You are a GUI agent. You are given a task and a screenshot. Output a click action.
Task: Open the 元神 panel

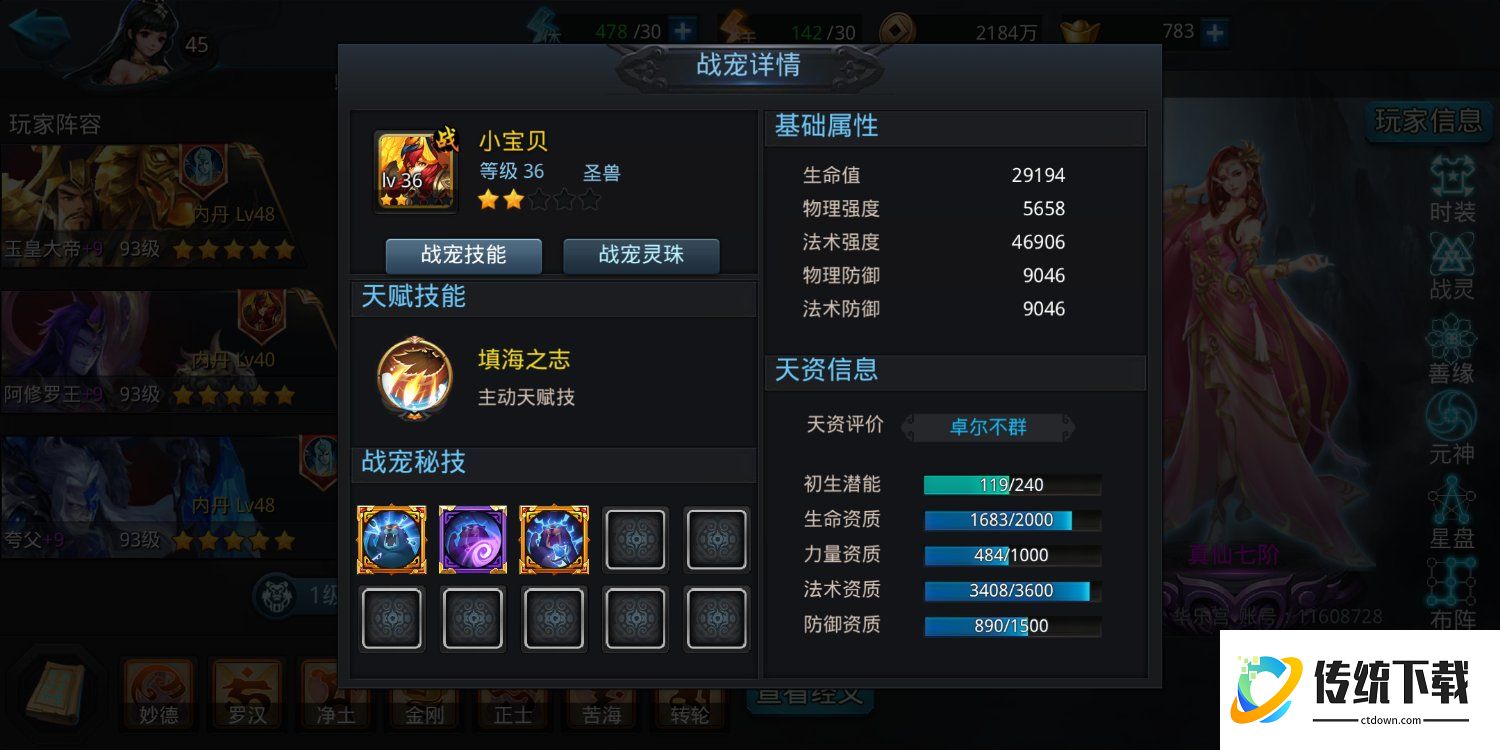coord(1451,420)
